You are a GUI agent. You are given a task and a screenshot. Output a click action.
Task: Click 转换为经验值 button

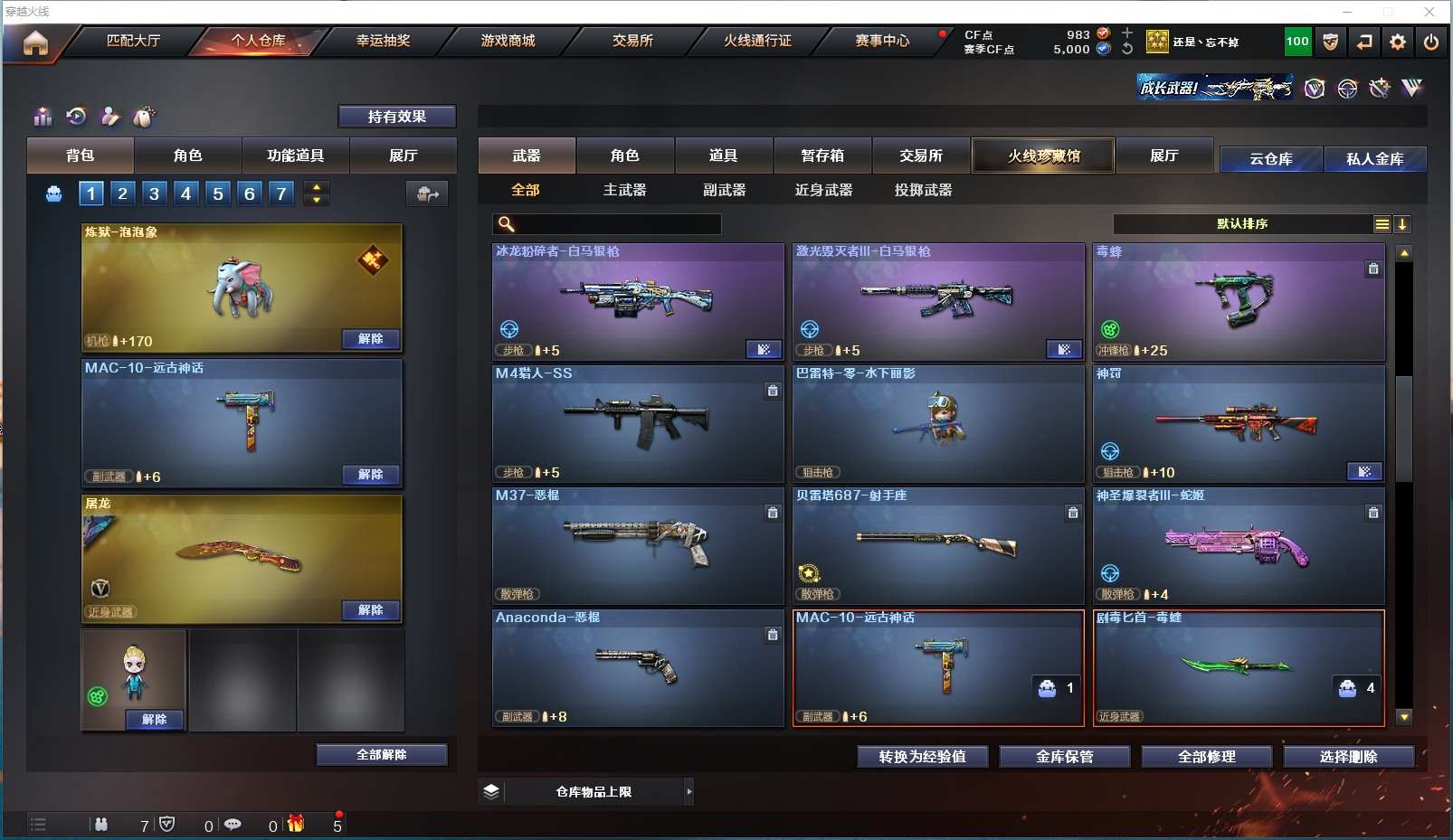(x=922, y=757)
